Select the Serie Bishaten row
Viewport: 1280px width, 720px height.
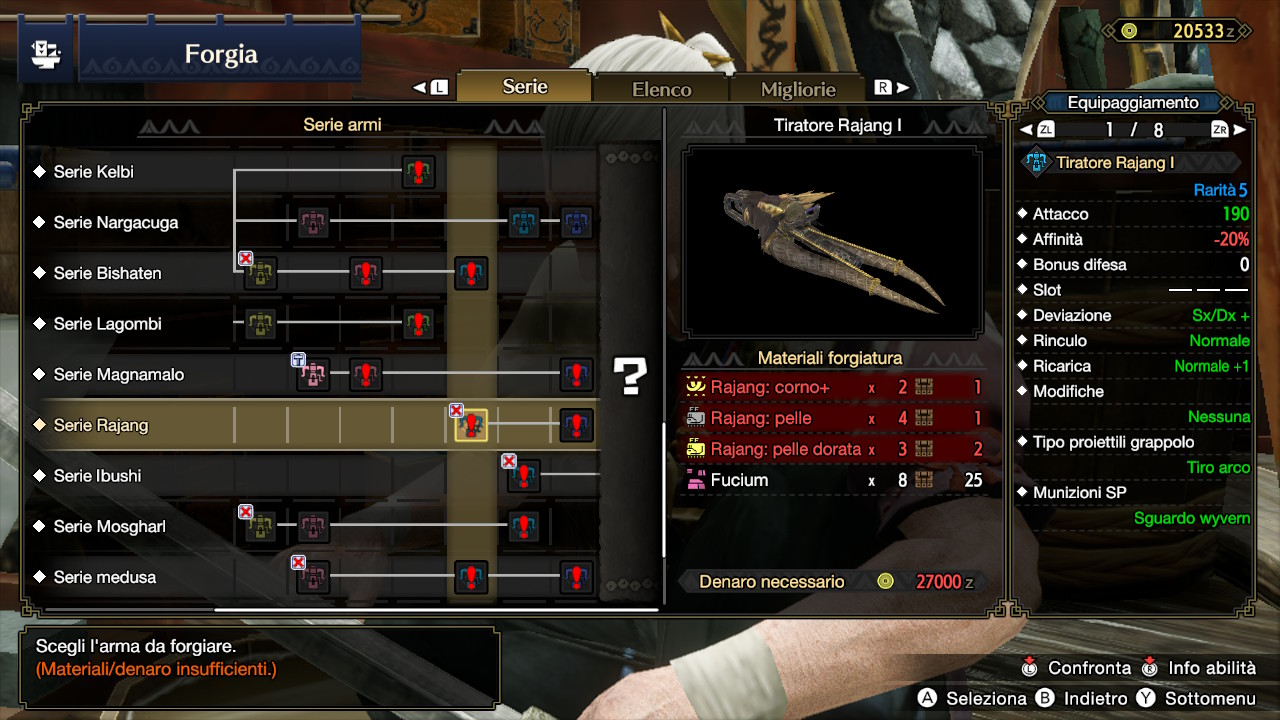tap(107, 273)
